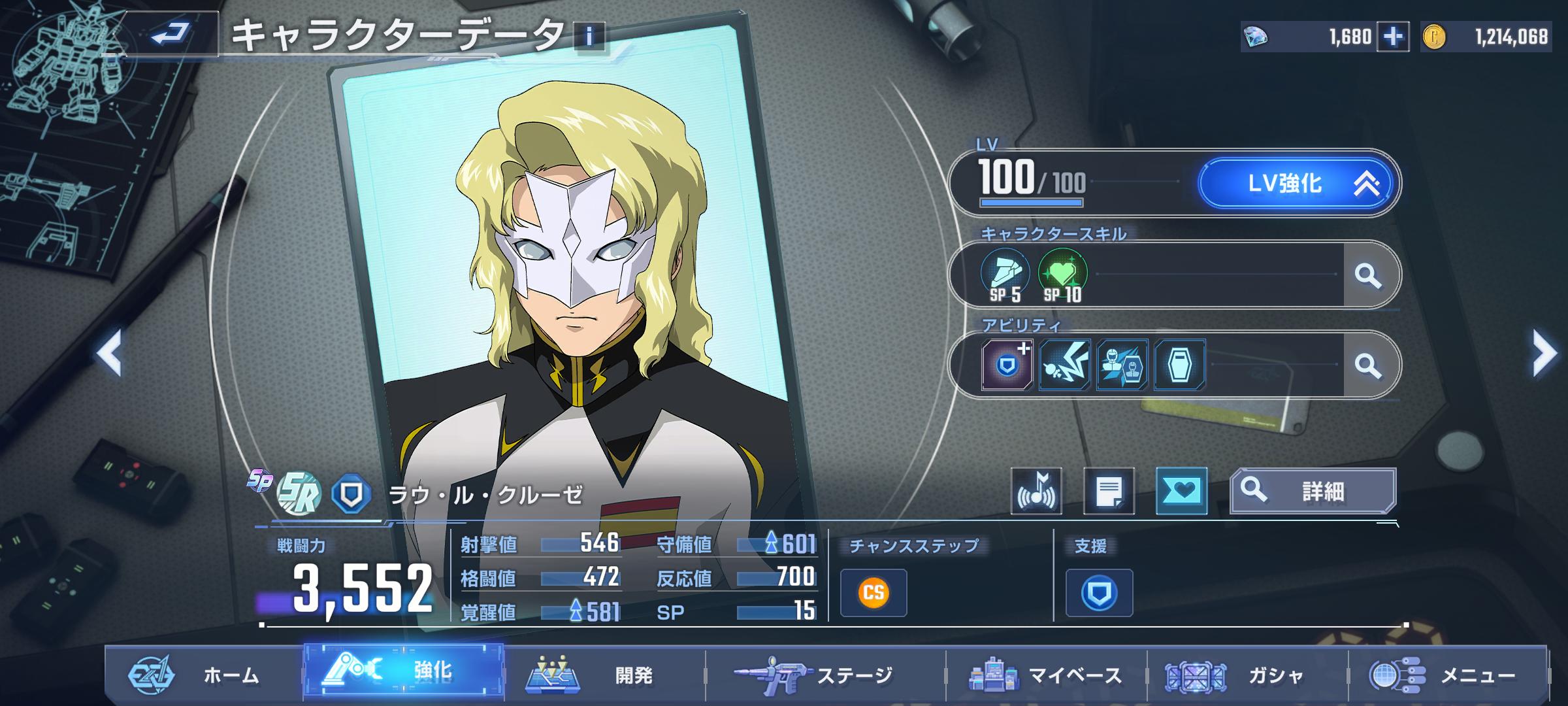The height and width of the screenshot is (706, 1568).
Task: Open the character data info icon
Action: [x=589, y=37]
